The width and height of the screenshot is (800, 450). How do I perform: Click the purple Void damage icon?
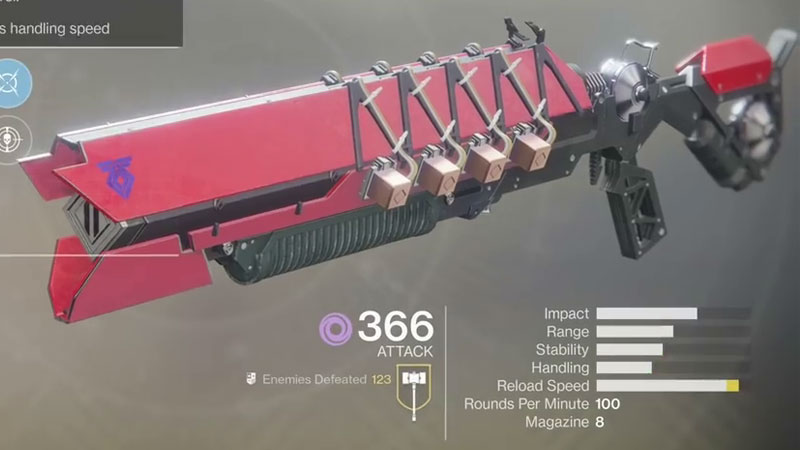pyautogui.click(x=336, y=328)
